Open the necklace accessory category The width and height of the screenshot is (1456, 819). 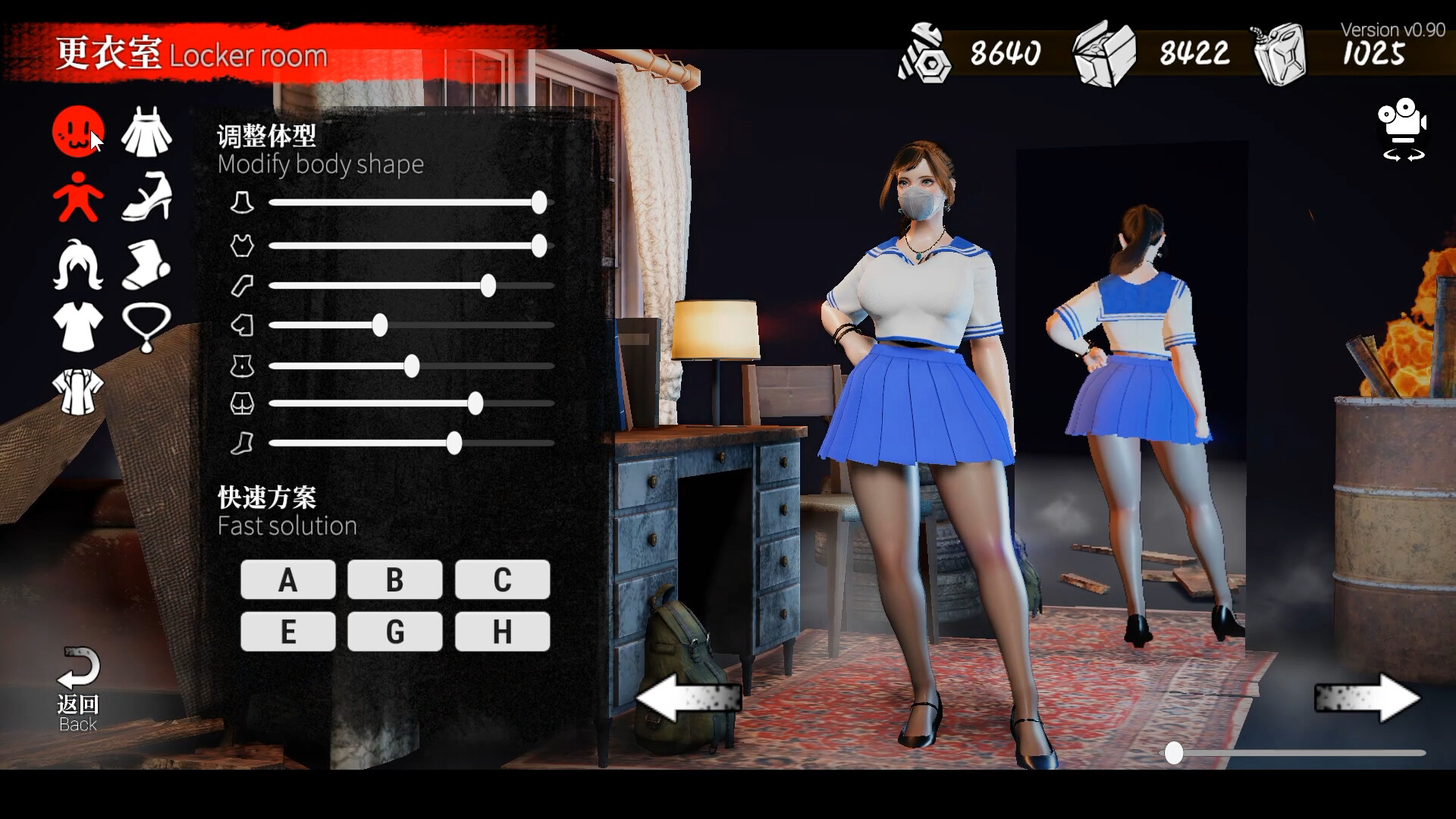(146, 328)
